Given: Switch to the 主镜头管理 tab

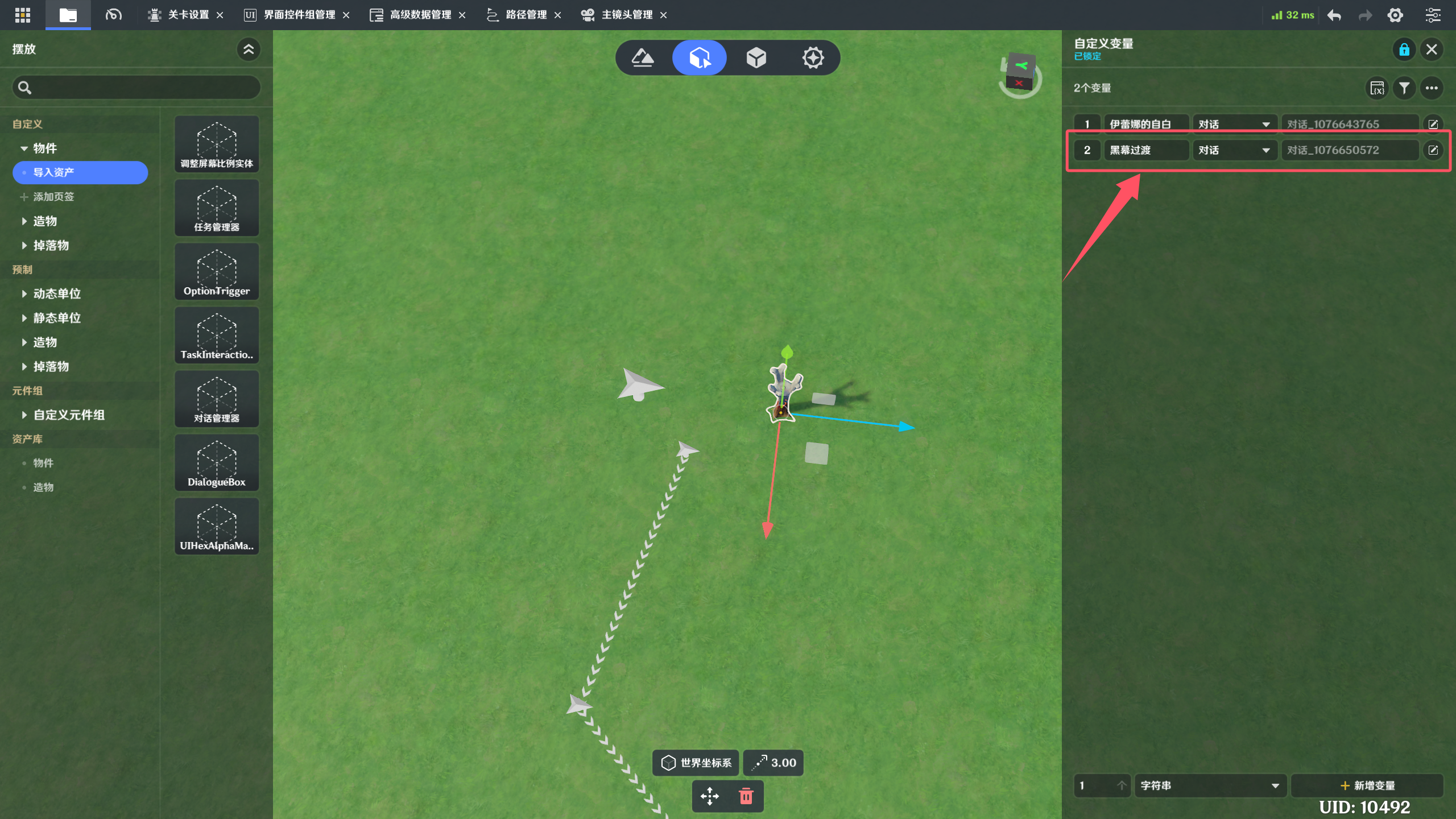Looking at the screenshot, I should point(626,15).
